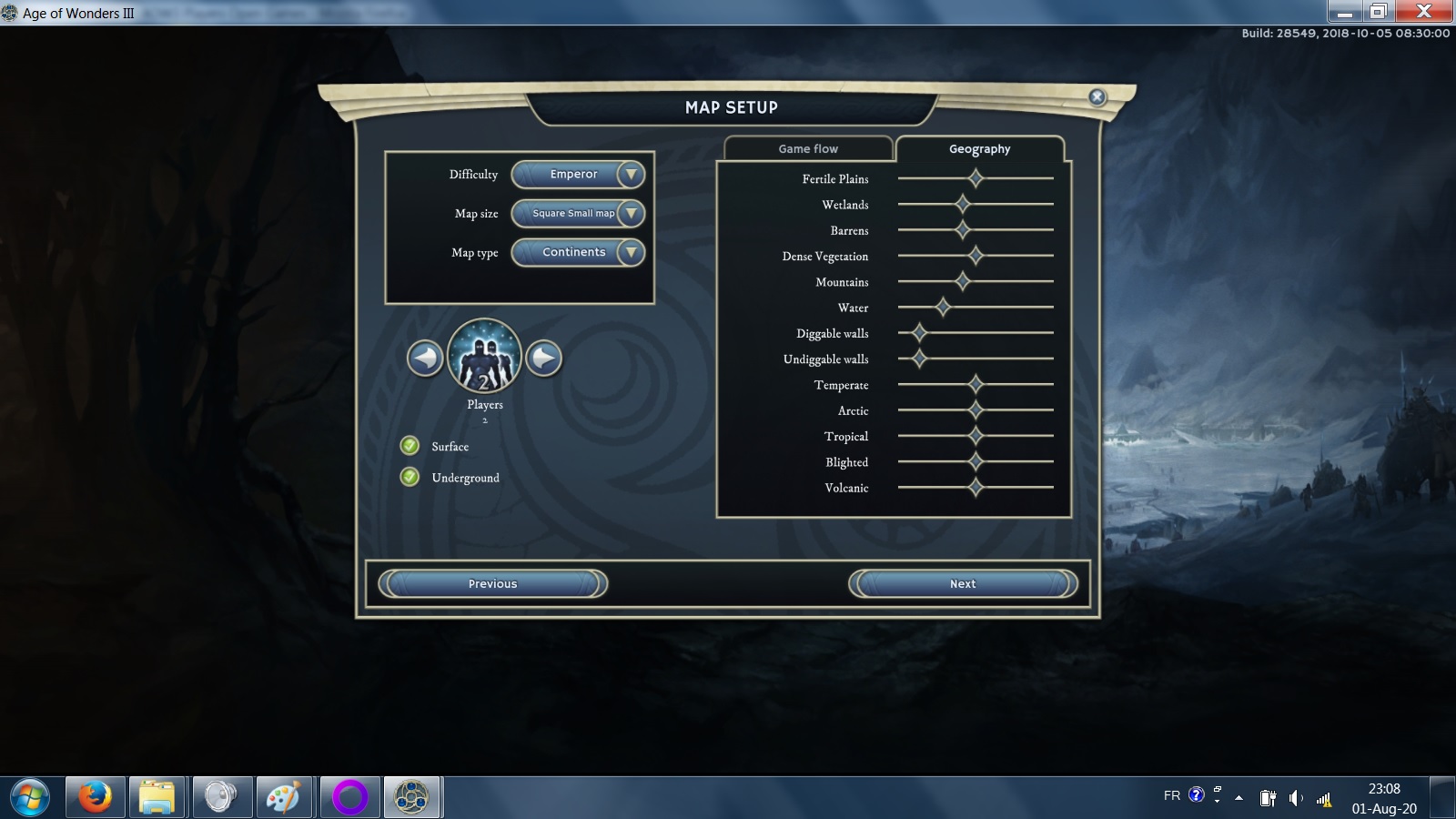Decrease player count with left arrow

tap(425, 359)
